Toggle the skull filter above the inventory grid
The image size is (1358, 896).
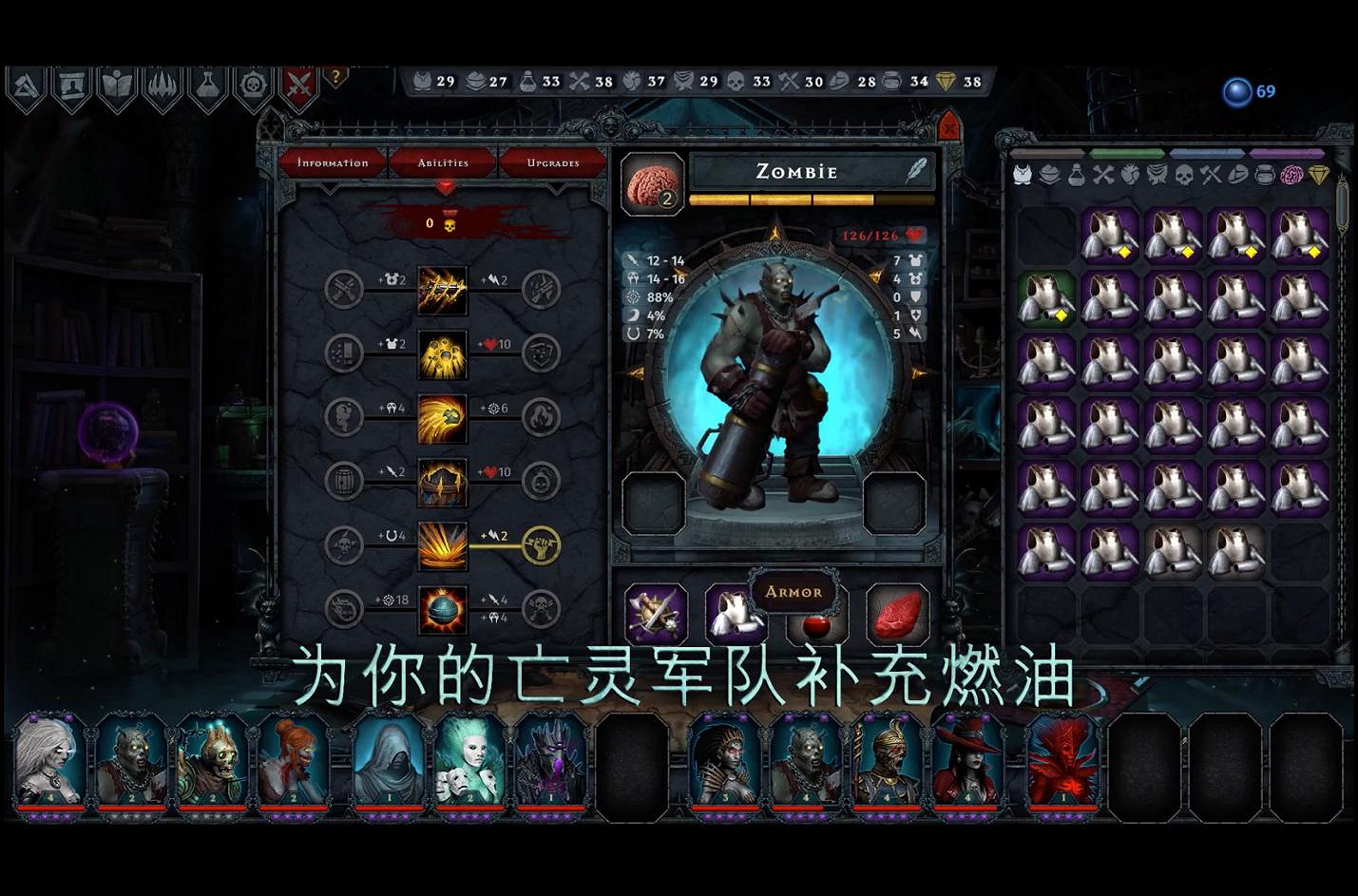[x=1184, y=173]
